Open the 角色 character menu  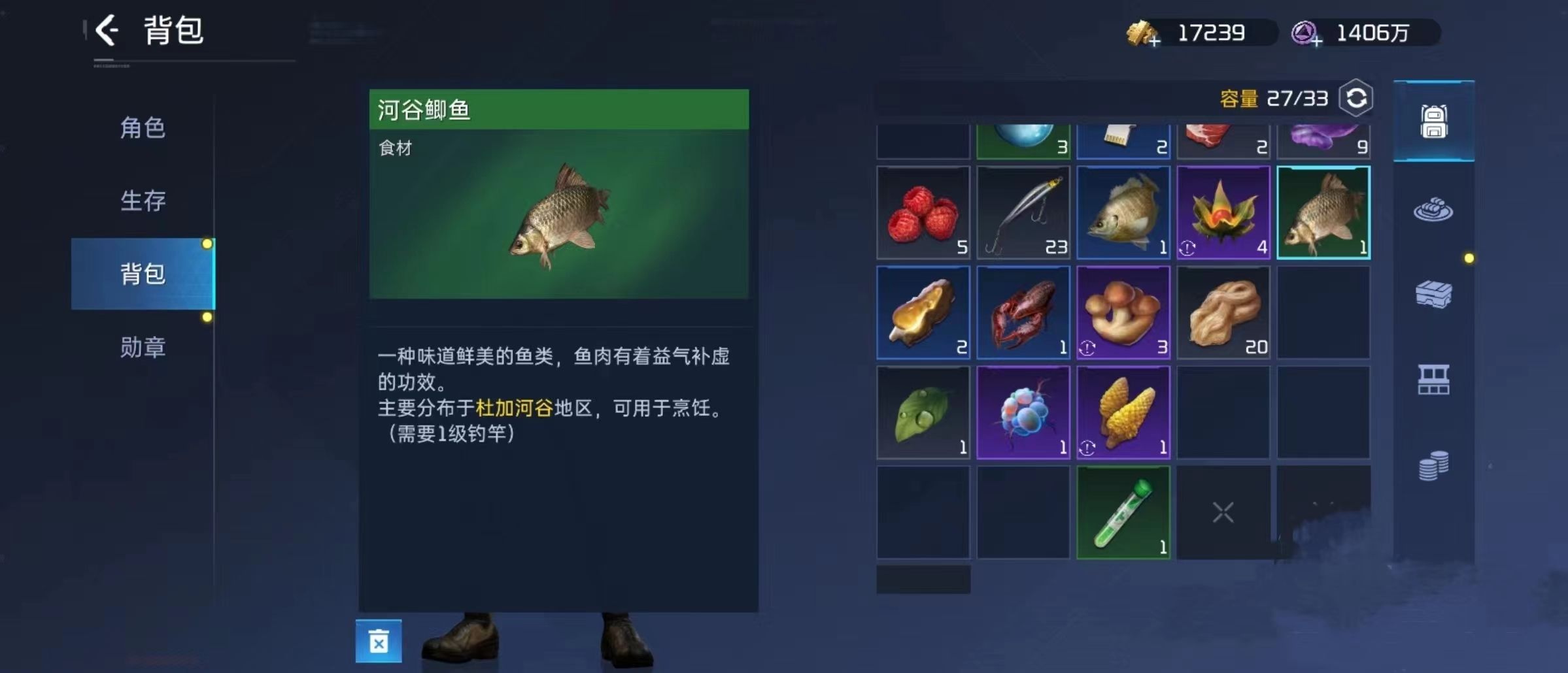coord(143,128)
